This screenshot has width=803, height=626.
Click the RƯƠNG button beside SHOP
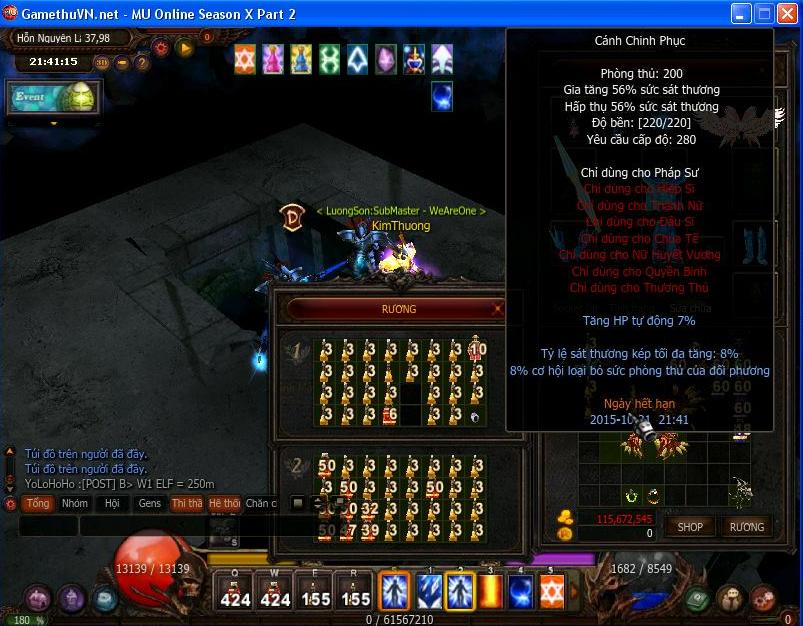click(746, 526)
